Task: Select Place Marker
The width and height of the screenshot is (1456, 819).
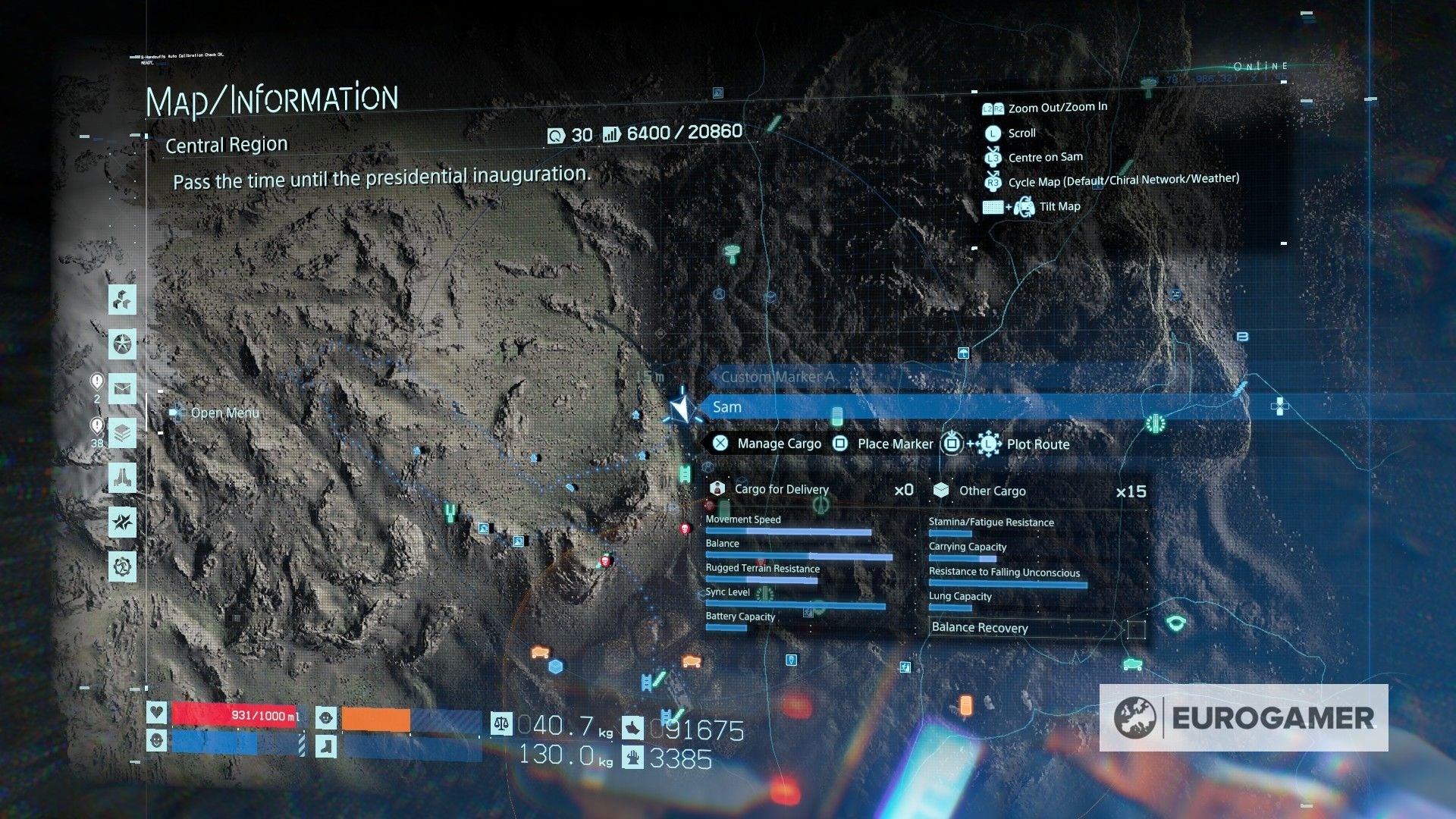Action: pos(893,444)
